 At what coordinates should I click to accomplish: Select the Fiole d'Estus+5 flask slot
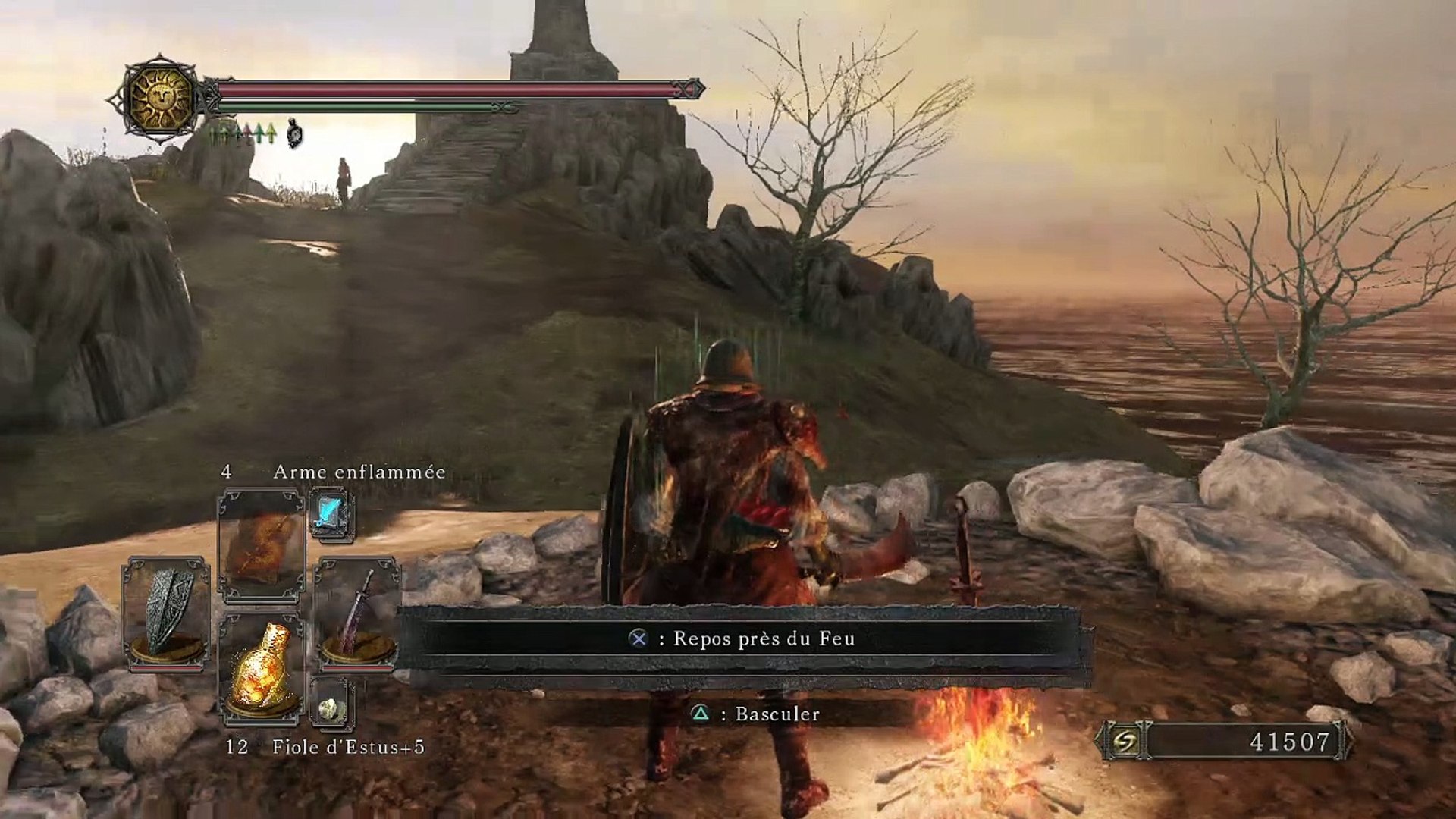click(x=262, y=669)
